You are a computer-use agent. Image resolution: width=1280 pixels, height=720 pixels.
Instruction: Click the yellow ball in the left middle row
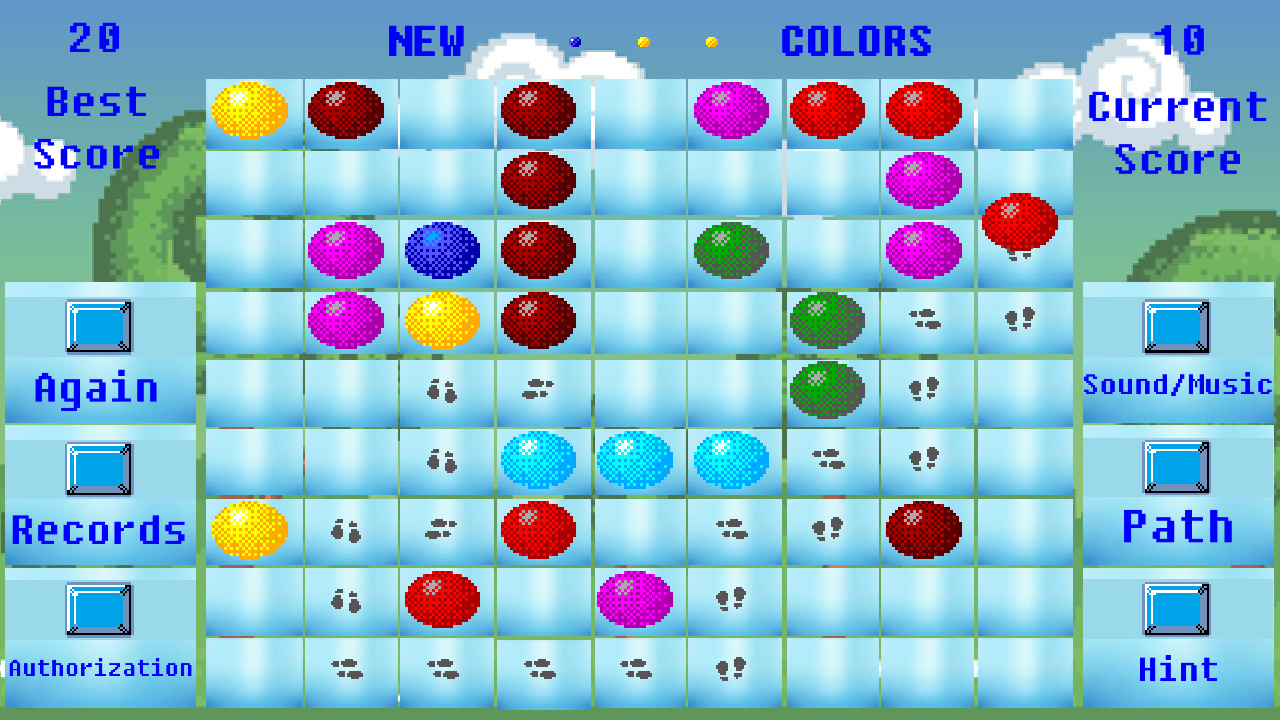pyautogui.click(x=250, y=530)
